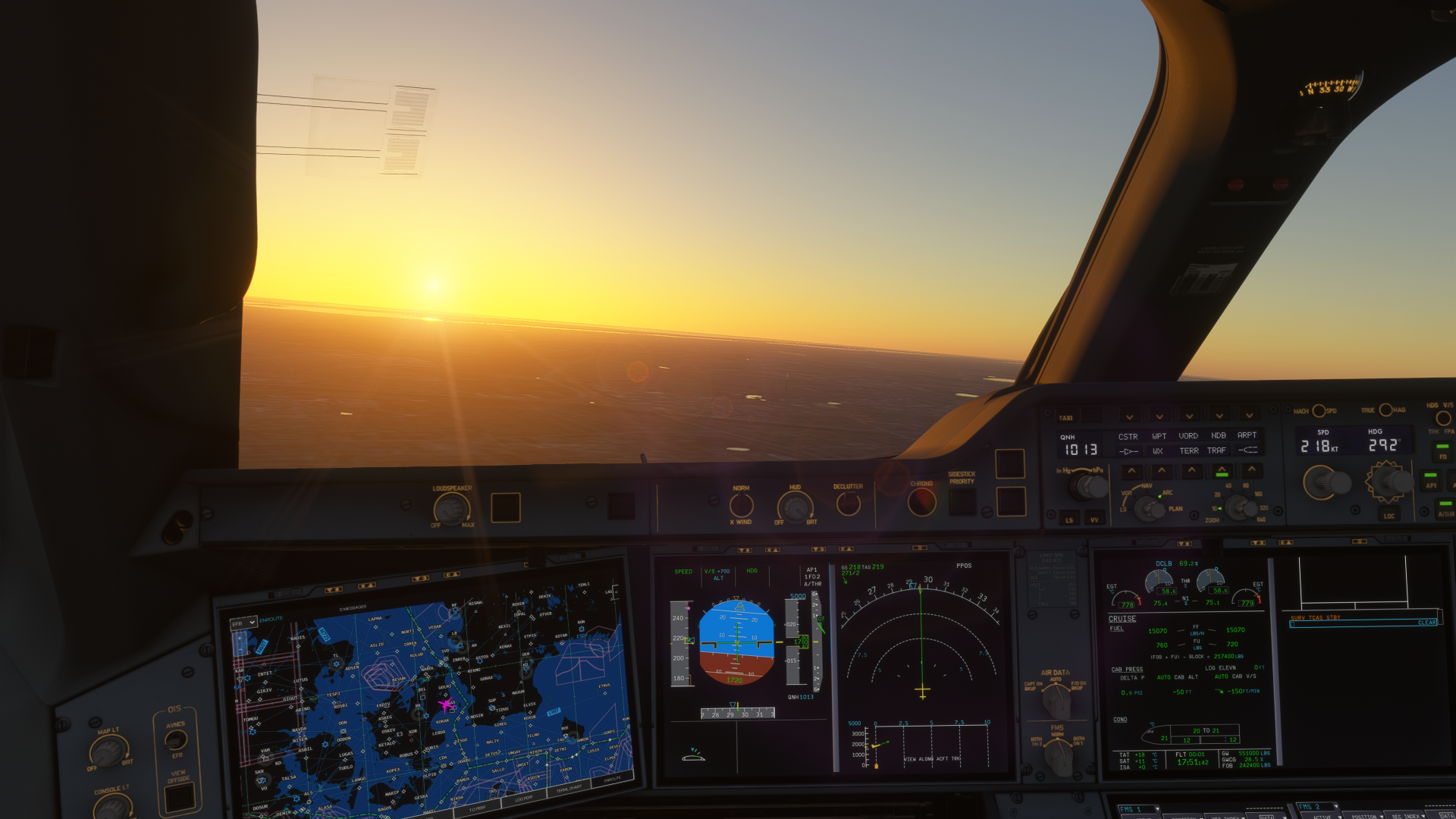Viewport: 1456px width, 819px height.
Task: Open the T.O PERF tab
Action: pyautogui.click(x=477, y=808)
